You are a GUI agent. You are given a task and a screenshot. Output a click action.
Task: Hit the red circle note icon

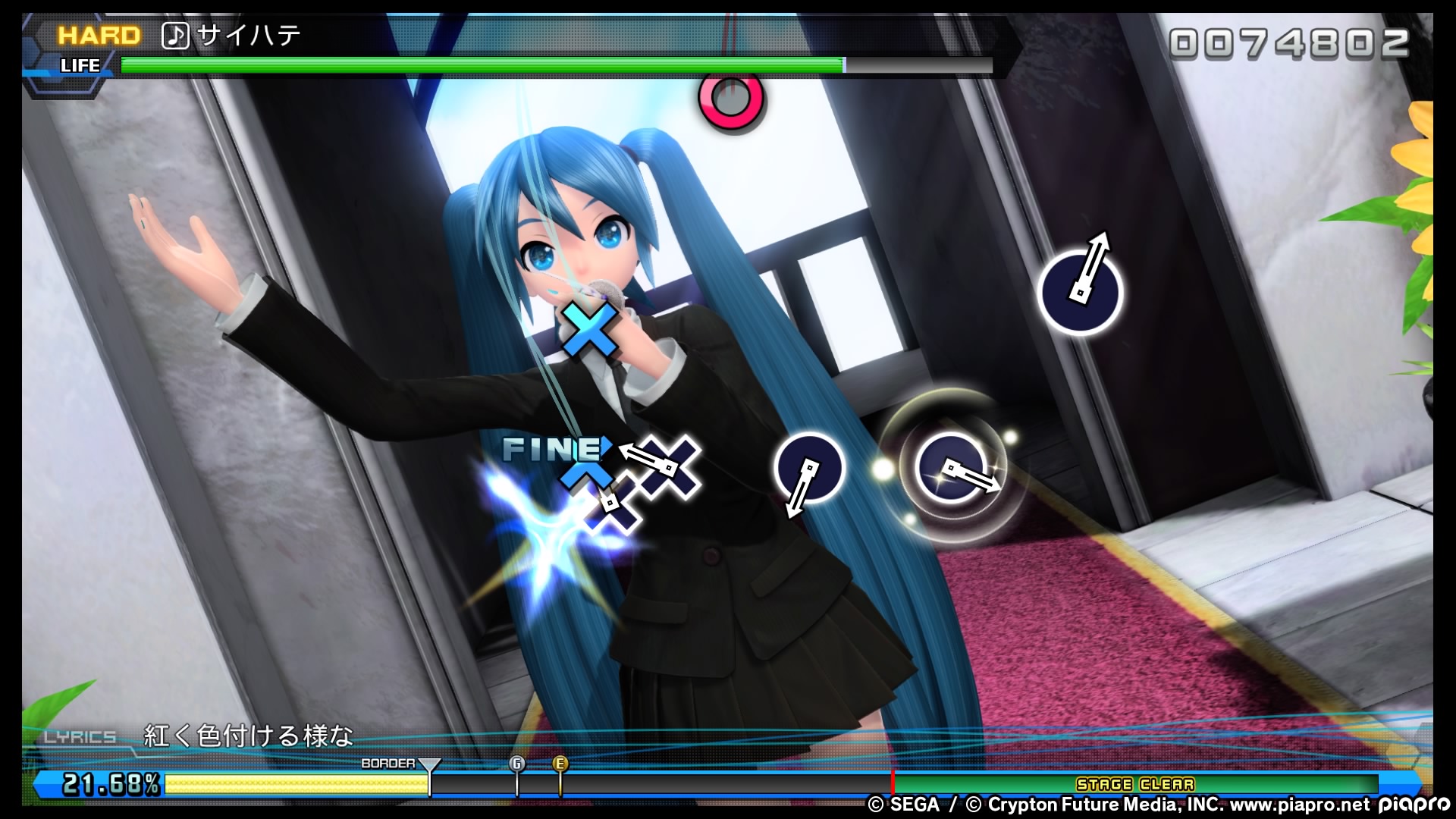[732, 99]
